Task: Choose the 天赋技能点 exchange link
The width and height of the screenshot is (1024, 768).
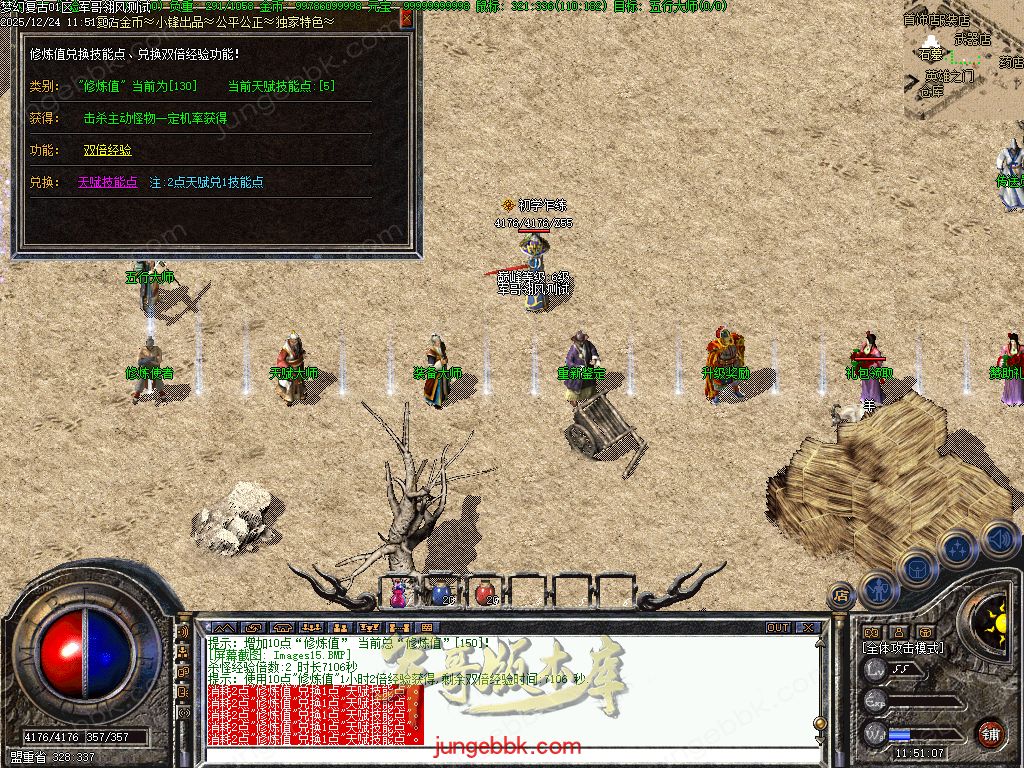Action: 107,182
